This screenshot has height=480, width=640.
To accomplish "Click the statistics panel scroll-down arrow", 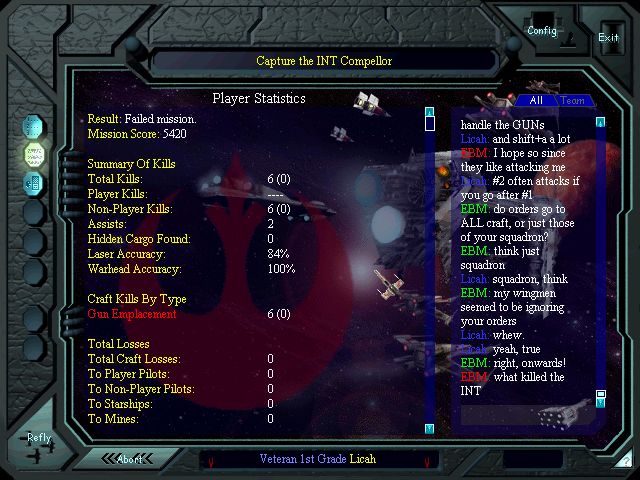I will 429,429.
